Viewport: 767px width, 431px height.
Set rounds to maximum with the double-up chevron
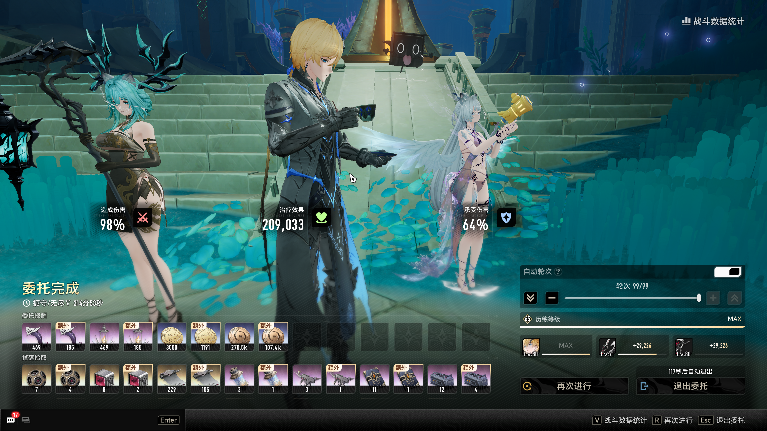point(735,298)
